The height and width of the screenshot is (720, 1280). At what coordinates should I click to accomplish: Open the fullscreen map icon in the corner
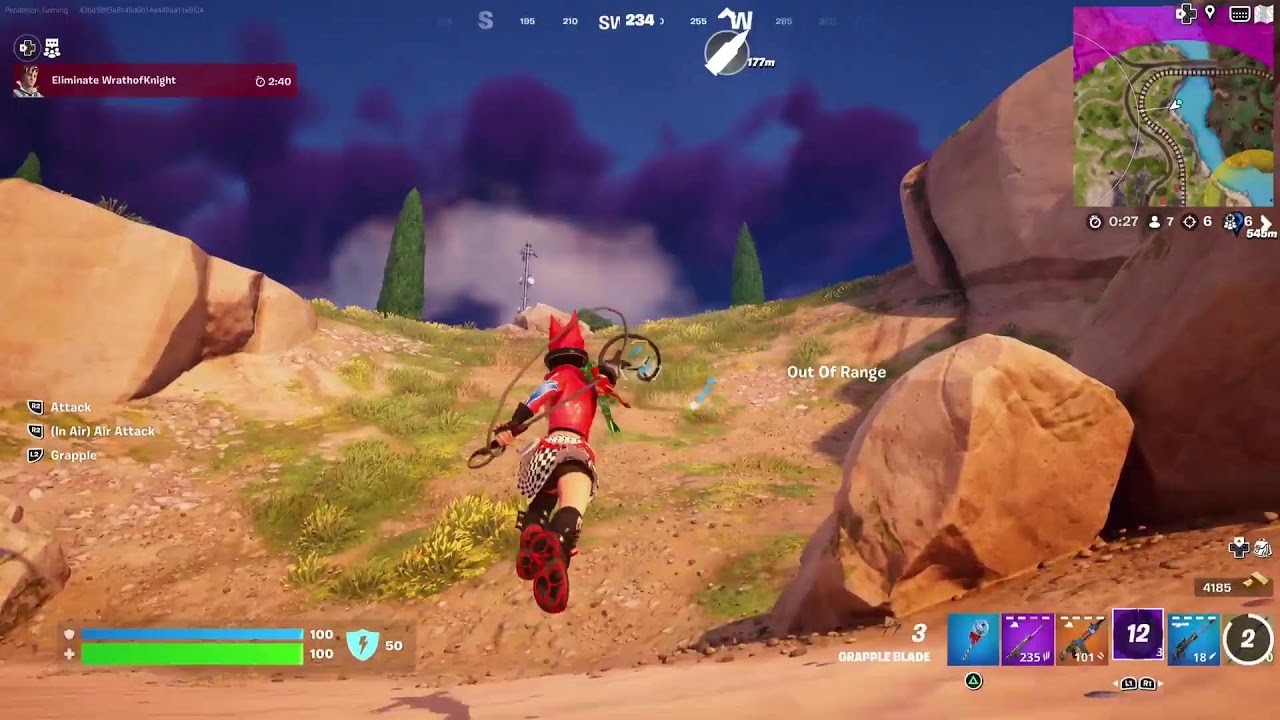point(1262,14)
